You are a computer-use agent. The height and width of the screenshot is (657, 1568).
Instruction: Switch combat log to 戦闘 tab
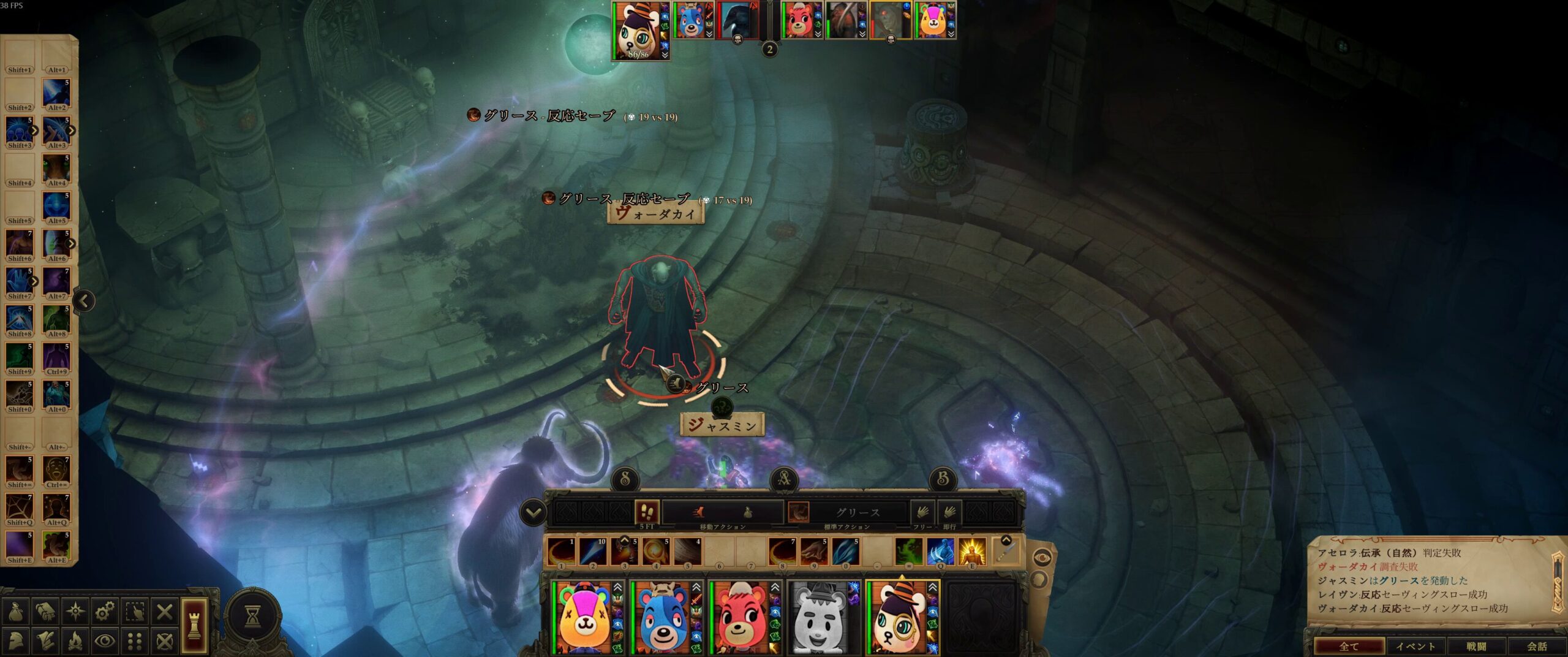[x=1476, y=646]
